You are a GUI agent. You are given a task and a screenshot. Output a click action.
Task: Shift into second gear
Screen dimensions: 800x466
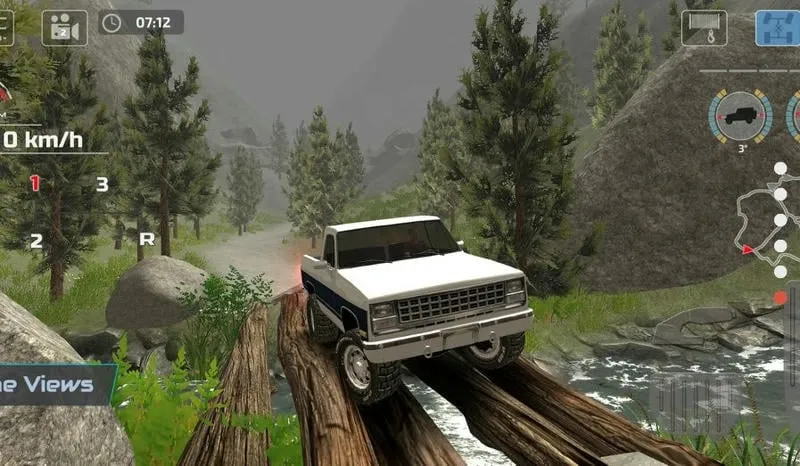35,240
